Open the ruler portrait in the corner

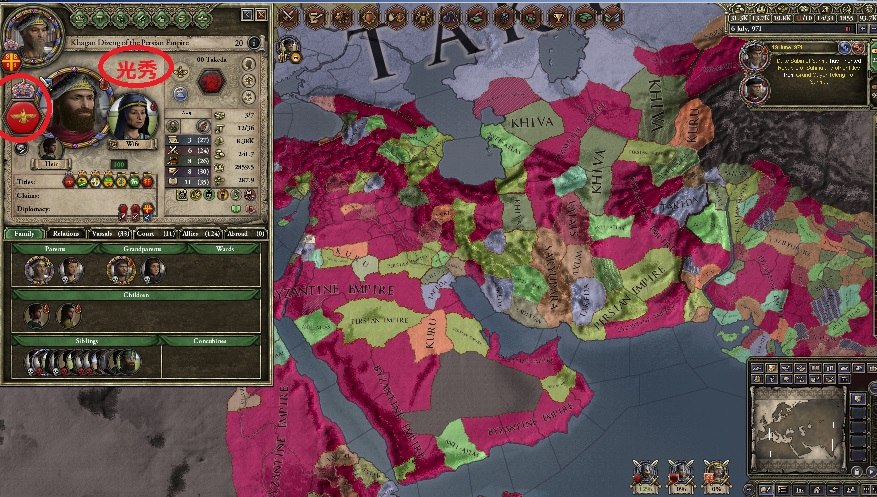[22, 27]
